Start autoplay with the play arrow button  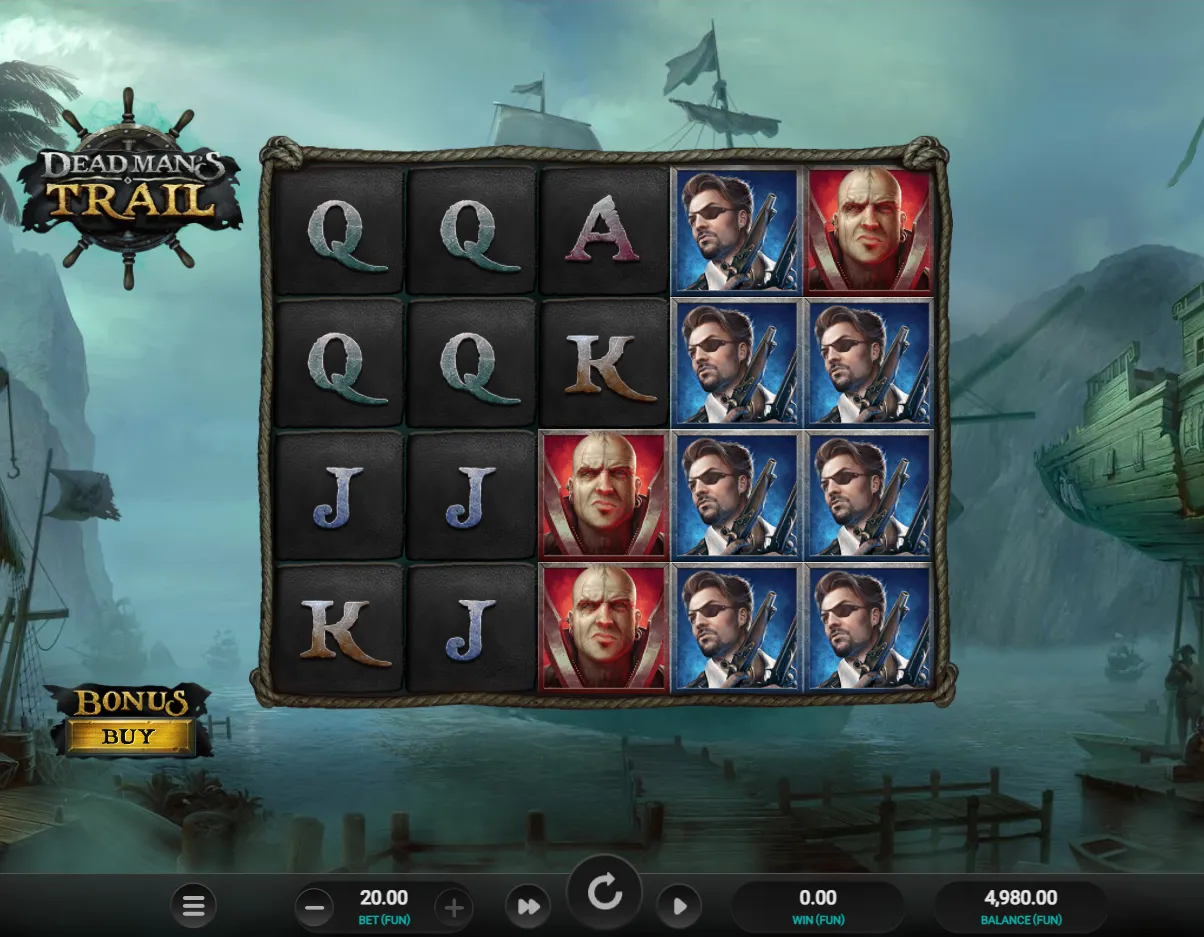[x=679, y=907]
